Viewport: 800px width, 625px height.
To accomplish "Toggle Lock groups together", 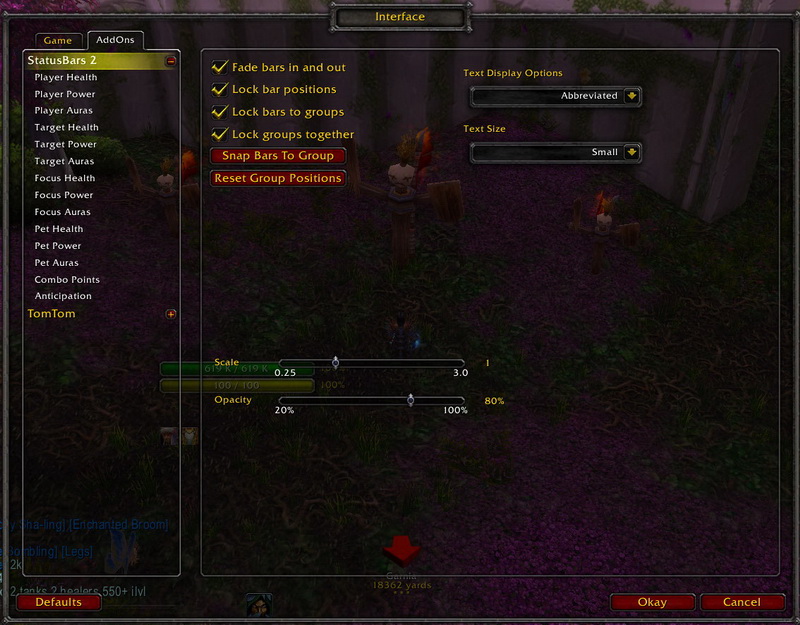I will pyautogui.click(x=220, y=134).
